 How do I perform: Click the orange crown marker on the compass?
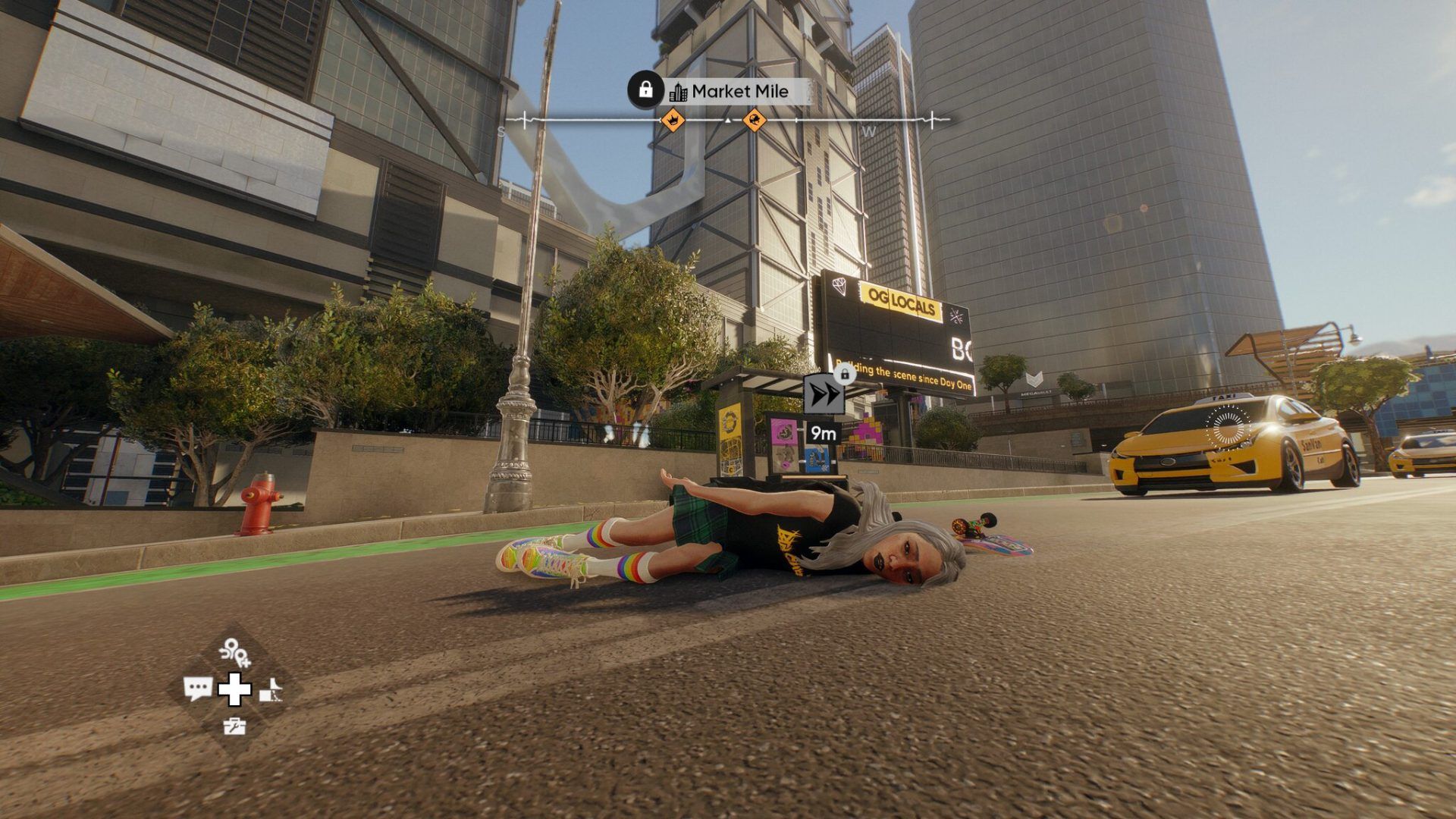click(x=673, y=120)
